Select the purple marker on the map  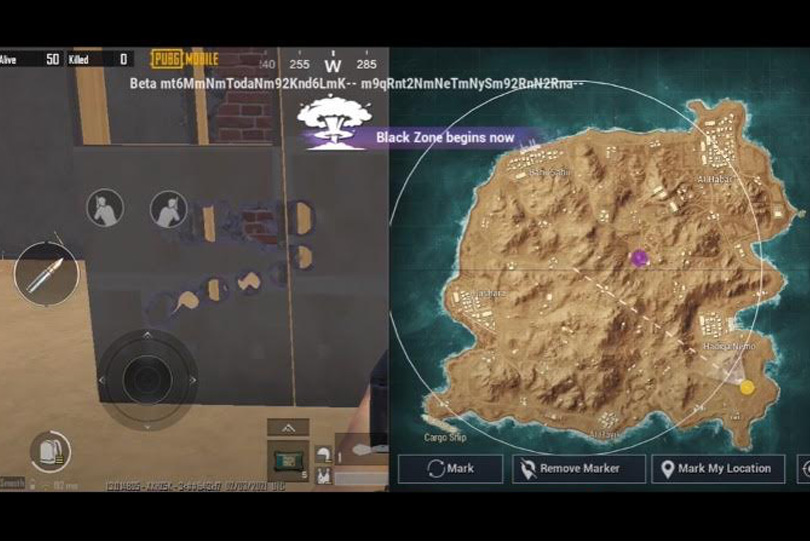[639, 258]
